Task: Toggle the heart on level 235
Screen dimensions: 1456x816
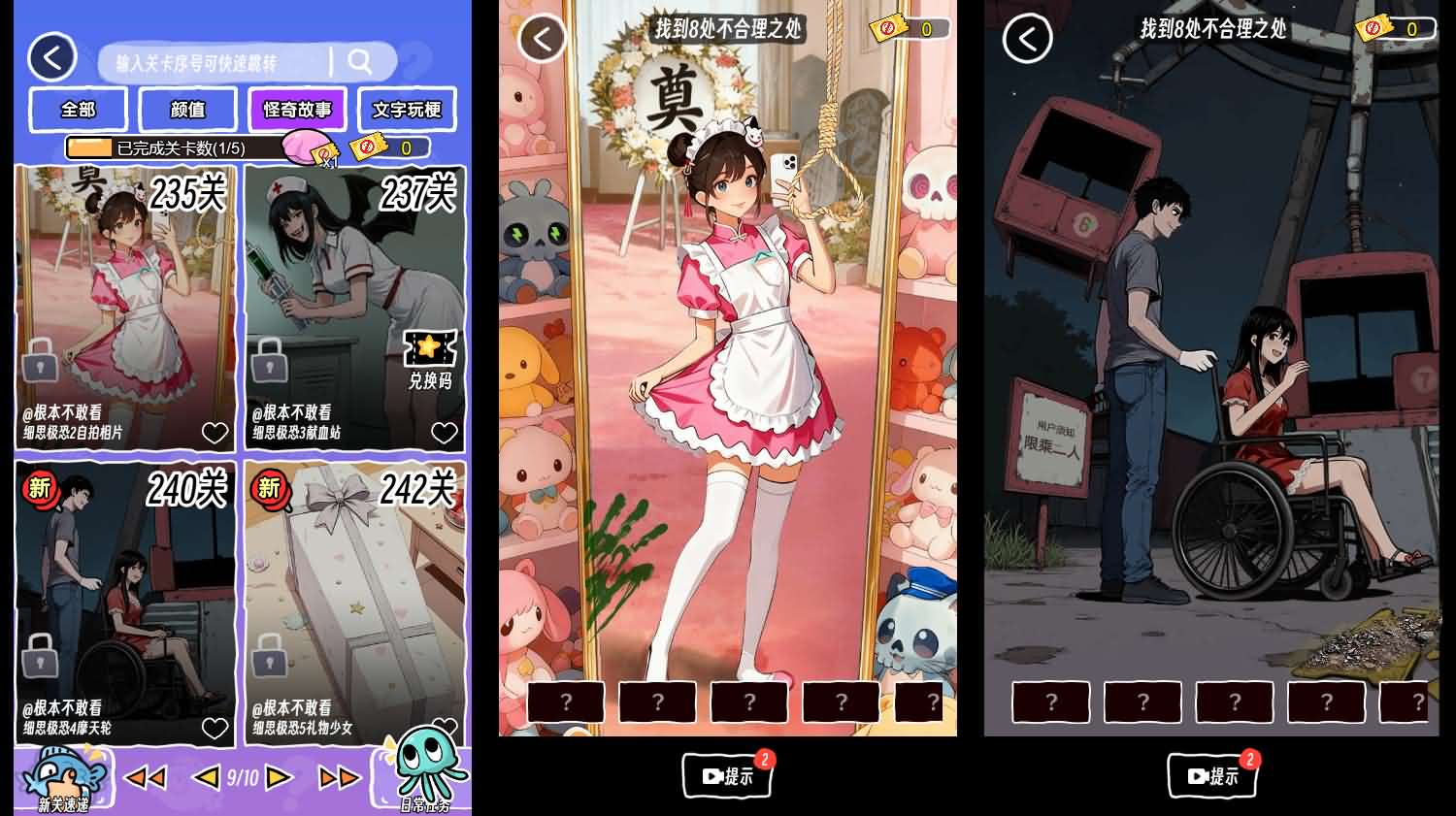Action: tap(215, 432)
